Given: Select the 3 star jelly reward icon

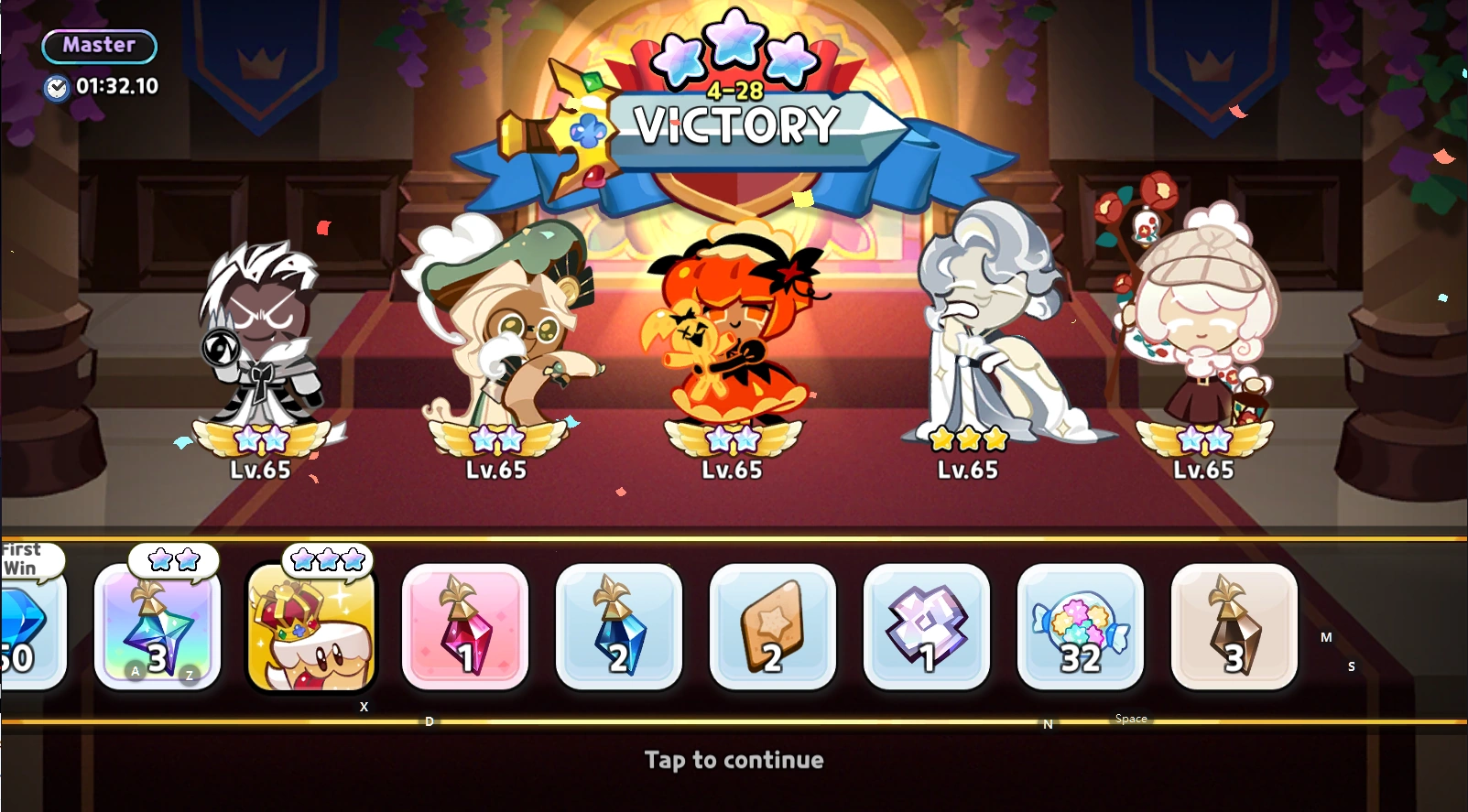Looking at the screenshot, I should (x=158, y=629).
